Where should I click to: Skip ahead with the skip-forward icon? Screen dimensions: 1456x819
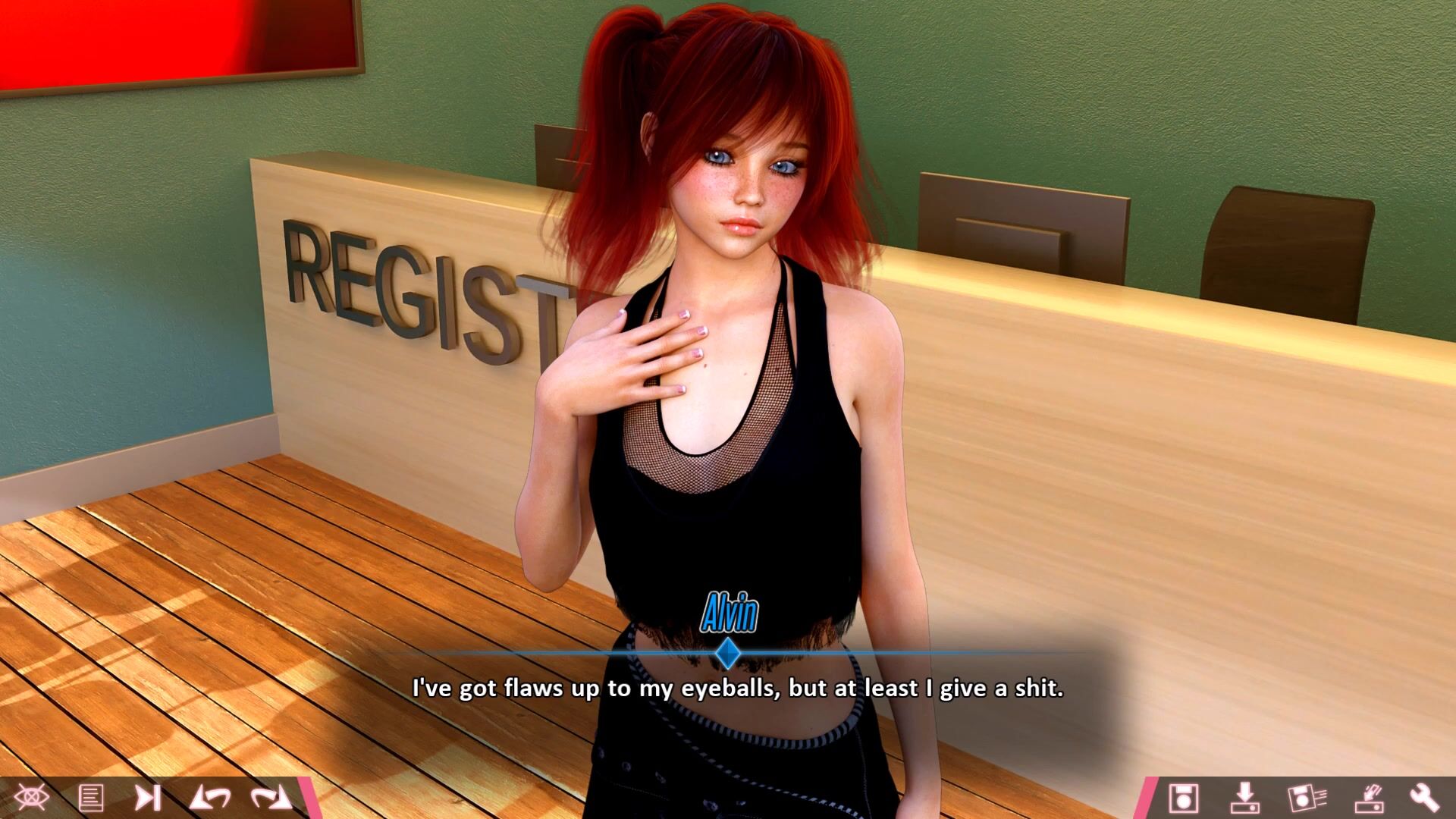(x=148, y=798)
